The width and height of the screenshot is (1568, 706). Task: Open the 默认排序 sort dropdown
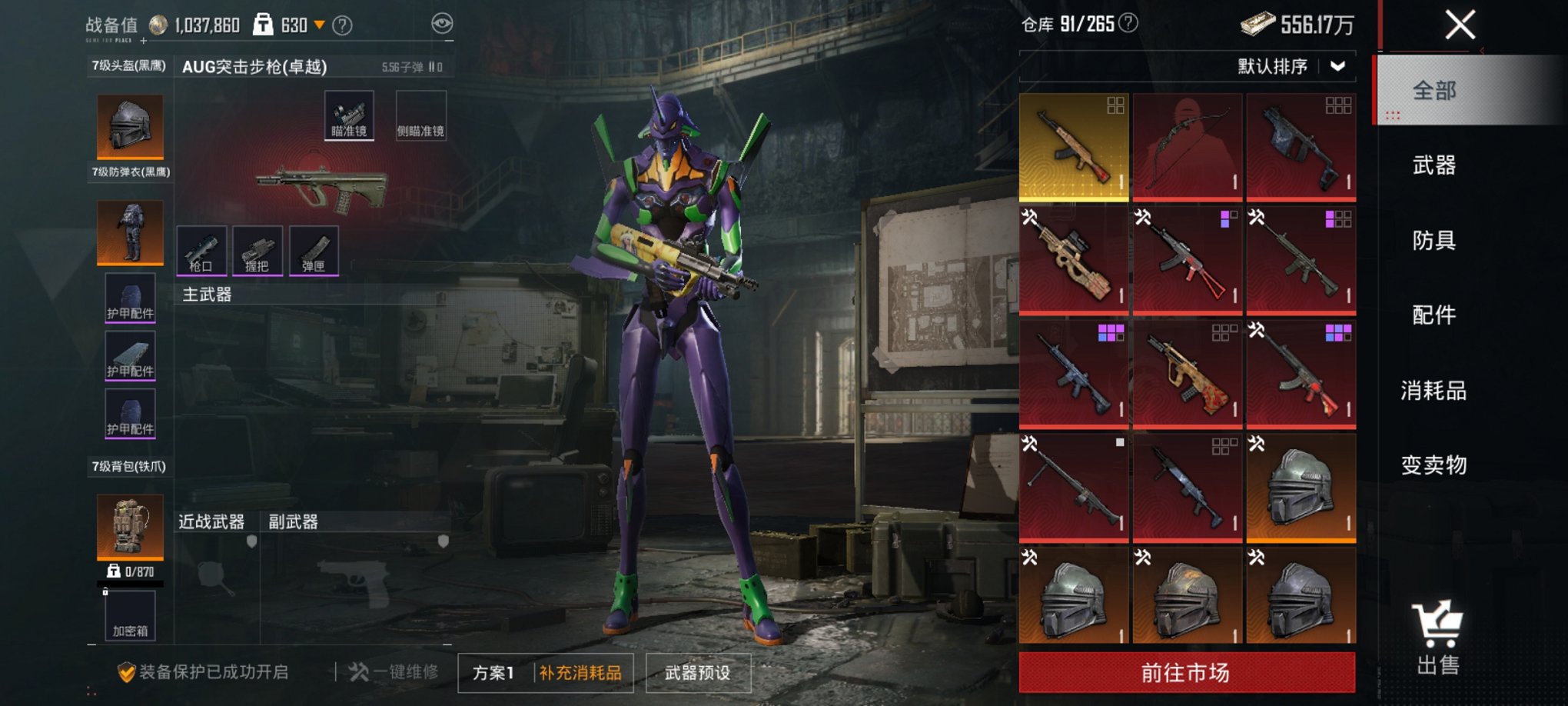point(1291,66)
